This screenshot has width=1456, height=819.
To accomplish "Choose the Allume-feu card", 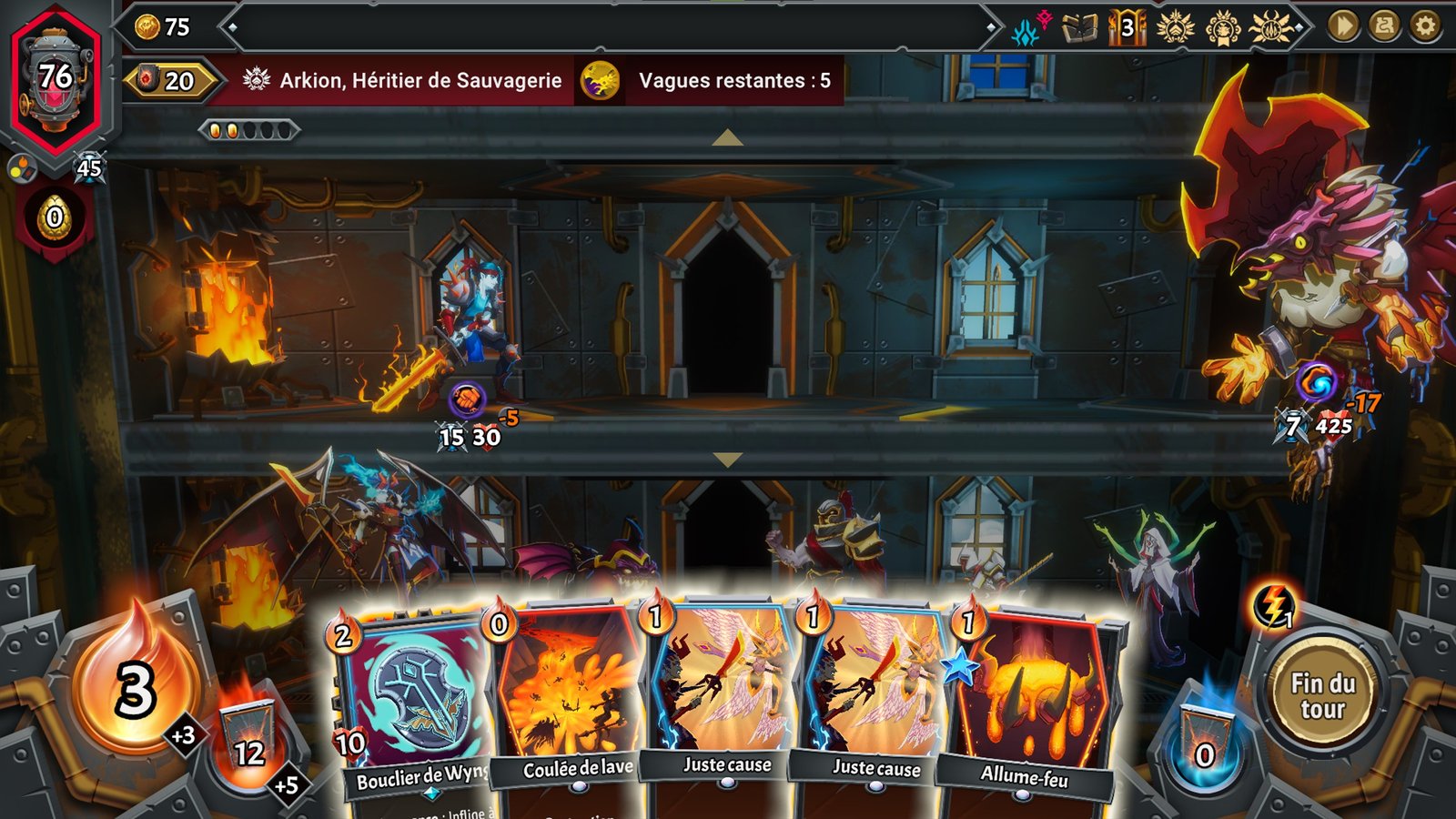I will click(x=1028, y=701).
